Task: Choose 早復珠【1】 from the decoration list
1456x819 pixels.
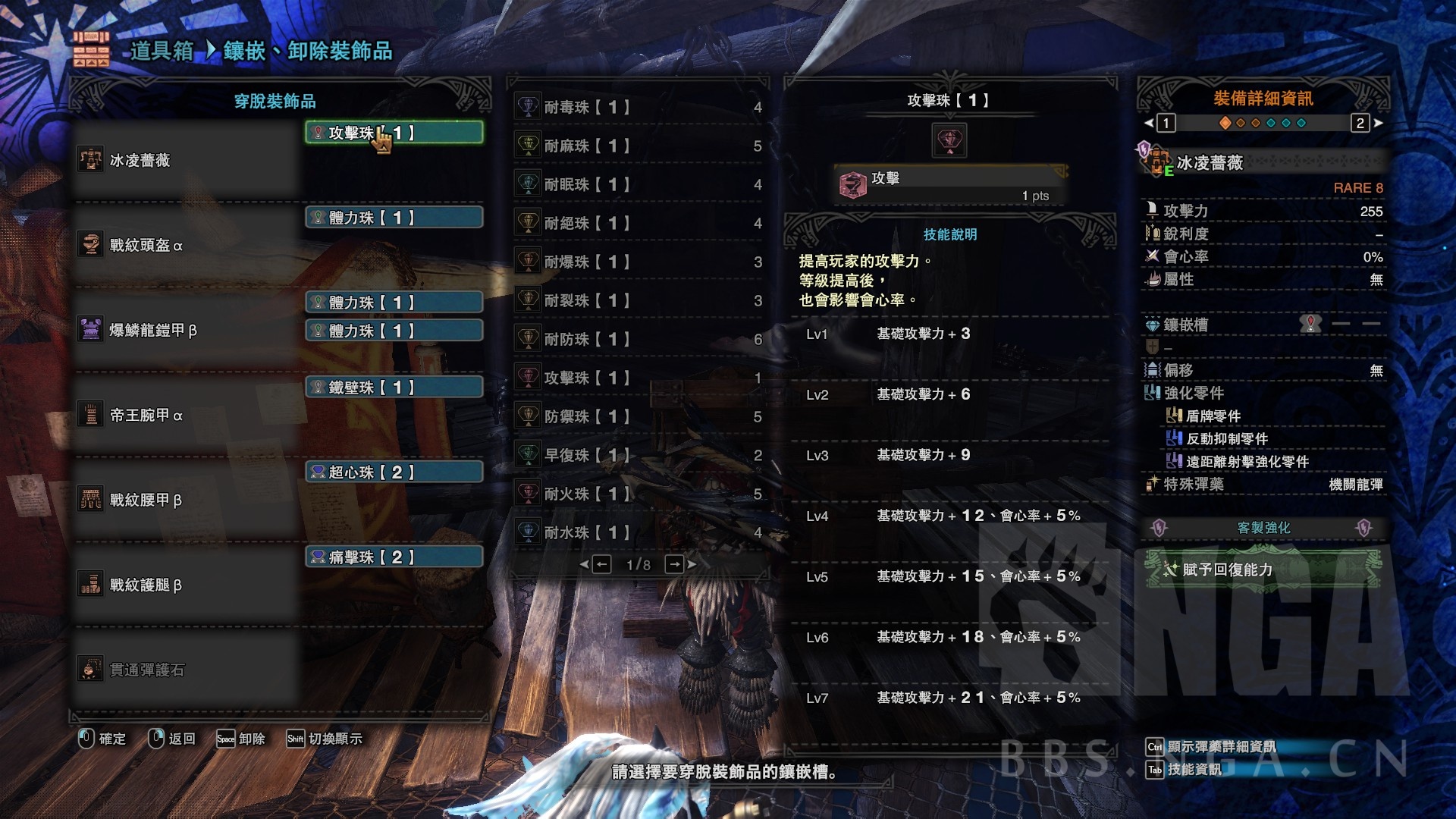Action: (x=639, y=456)
